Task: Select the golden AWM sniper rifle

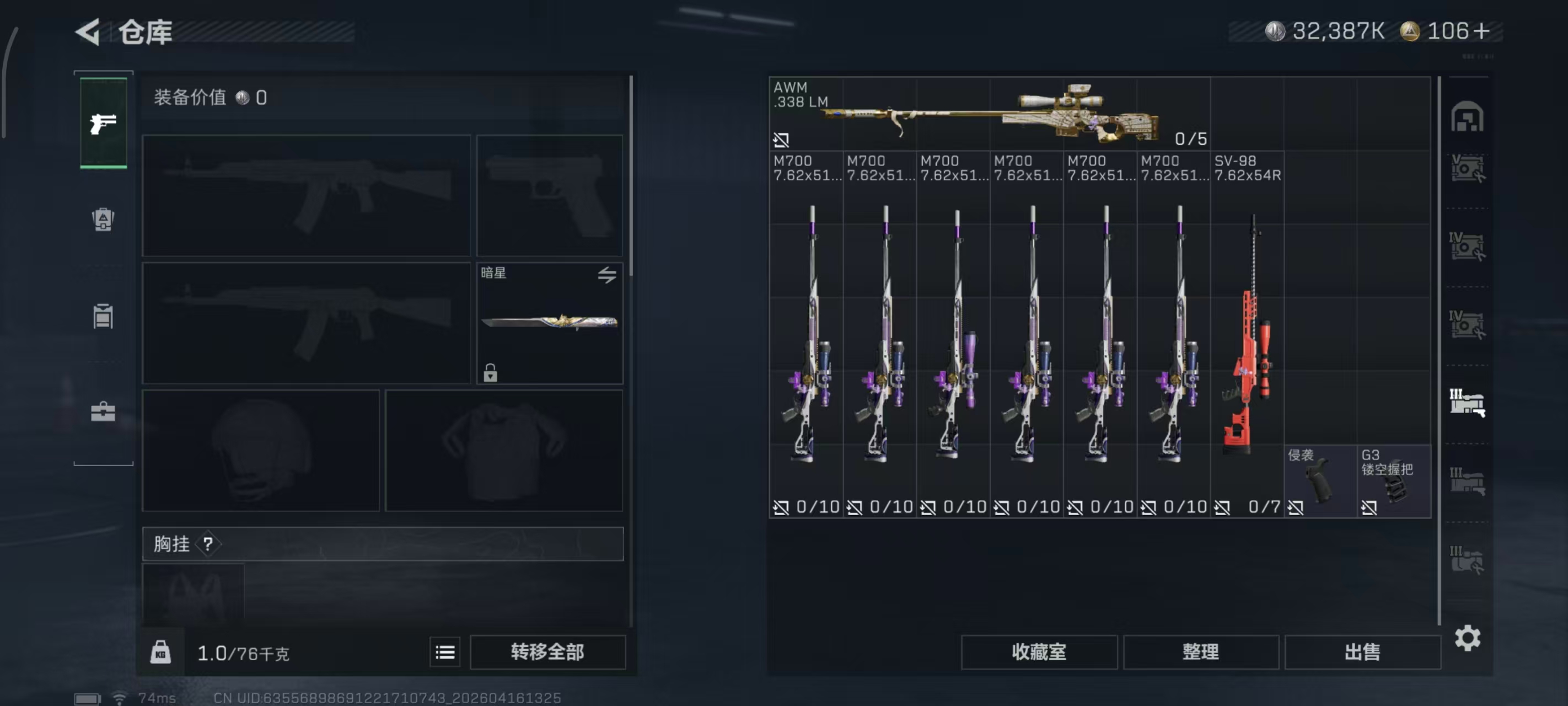Action: click(989, 114)
